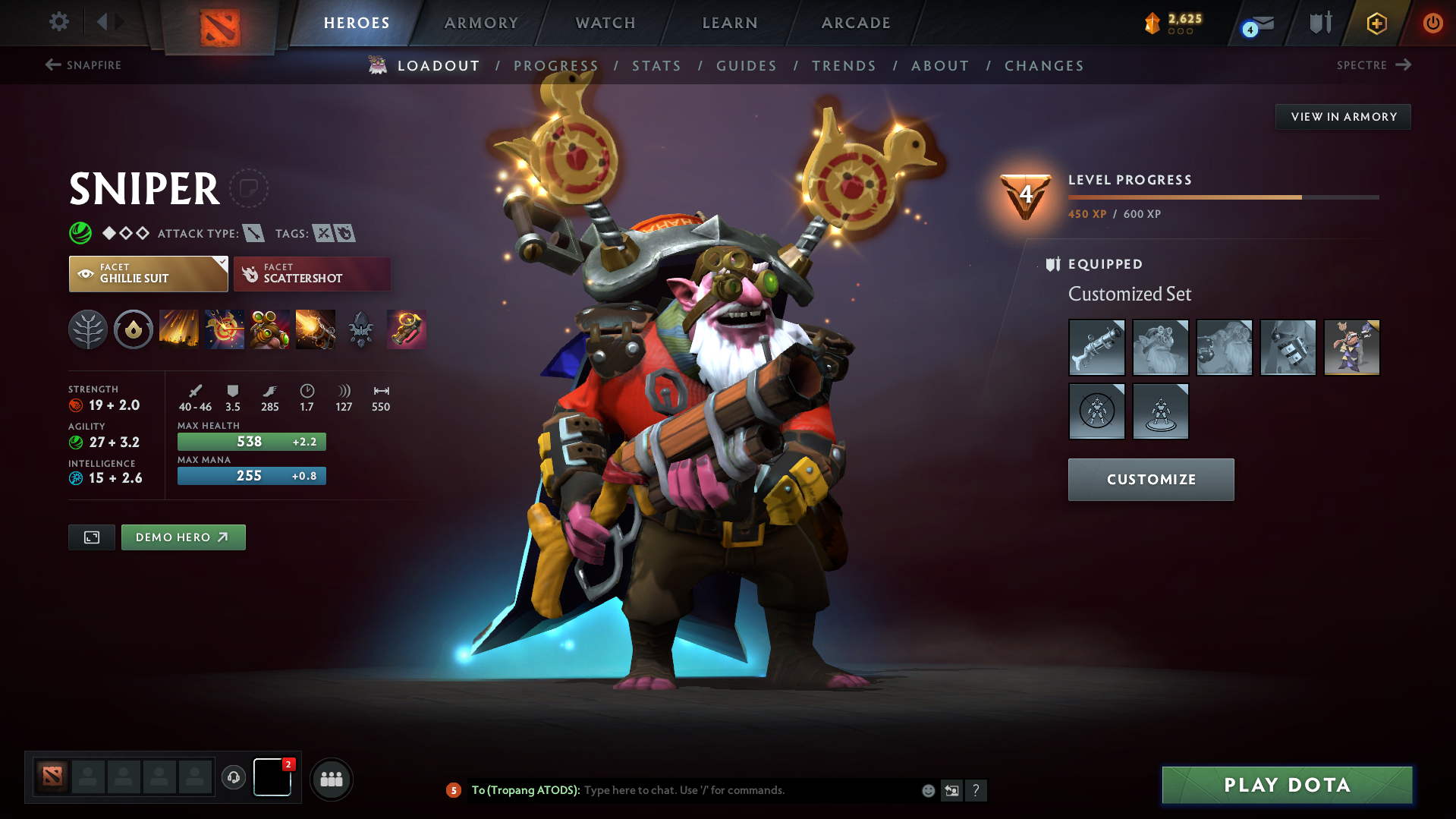Open the settings gear icon

[x=58, y=22]
